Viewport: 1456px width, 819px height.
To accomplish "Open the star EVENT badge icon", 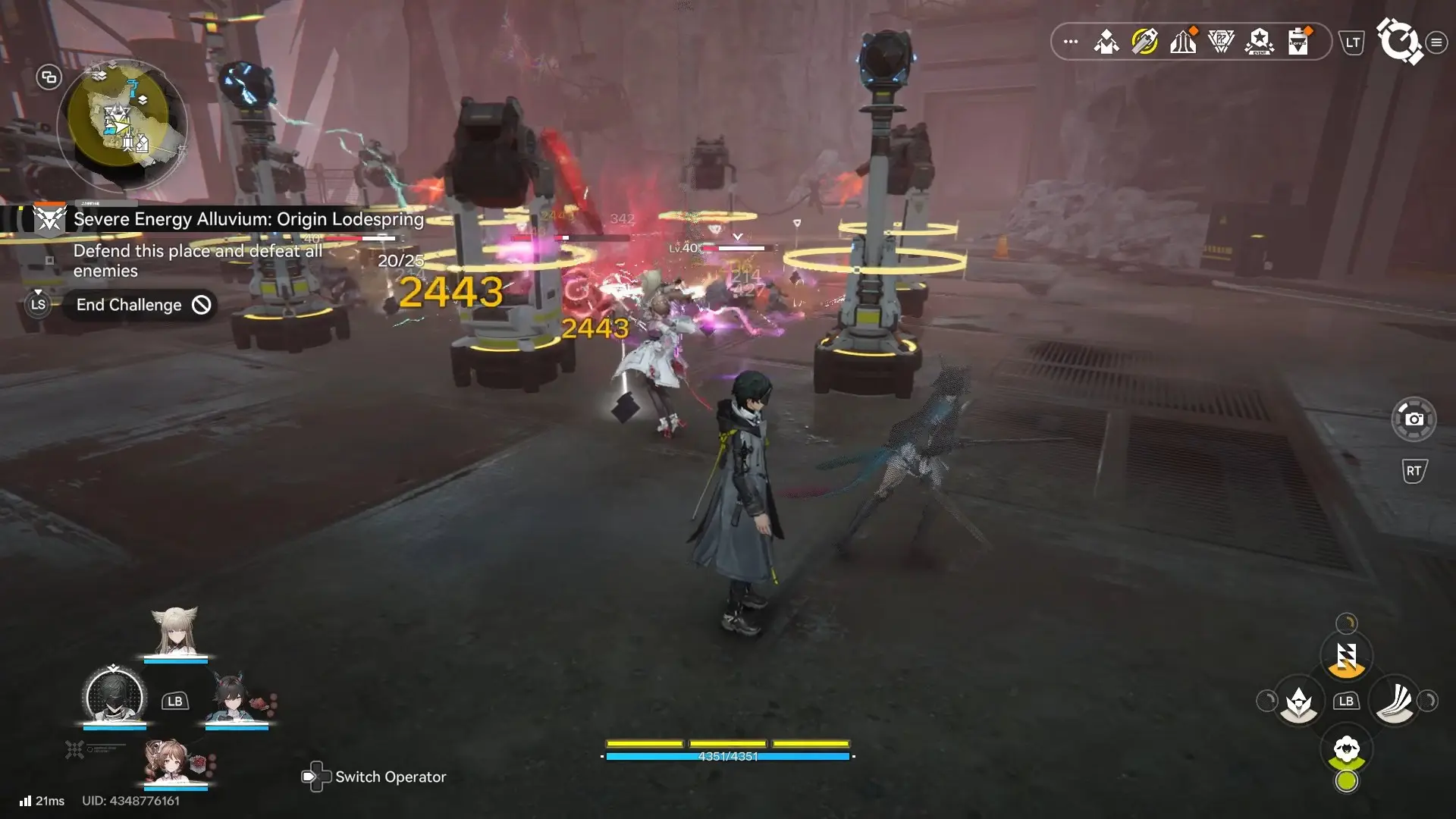I will coord(1257,42).
